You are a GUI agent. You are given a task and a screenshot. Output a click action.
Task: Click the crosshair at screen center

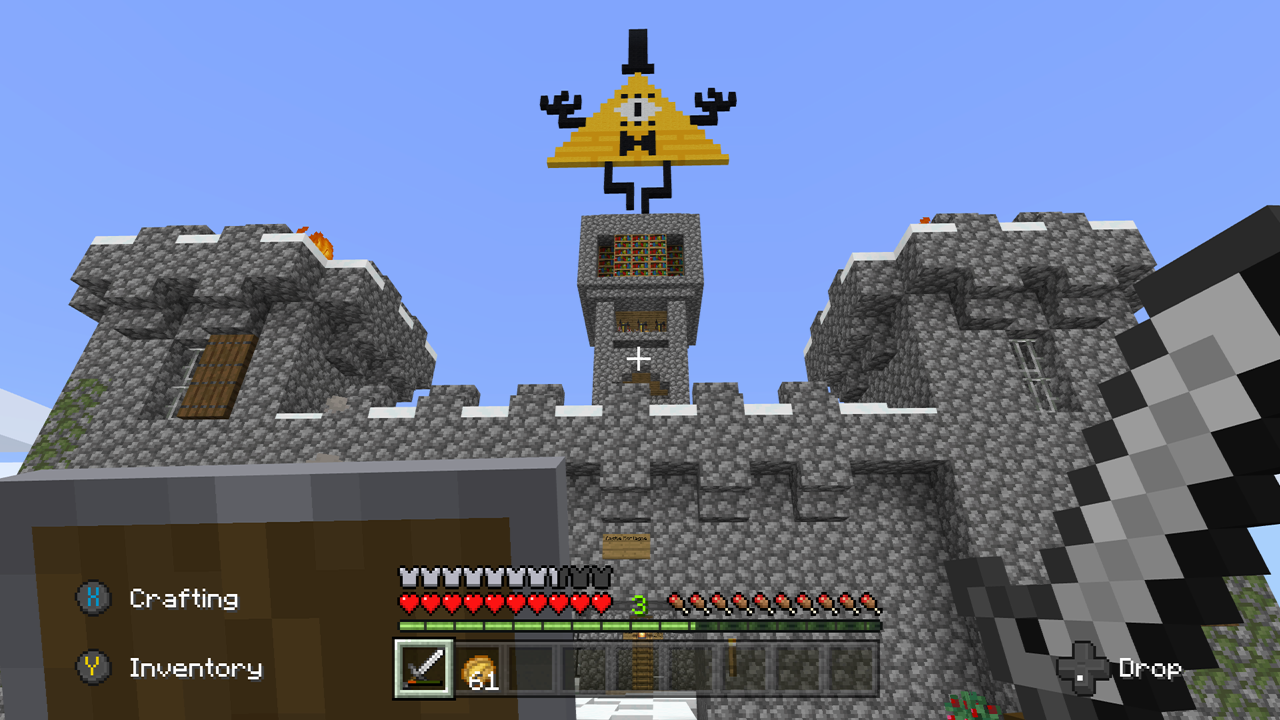pyautogui.click(x=638, y=358)
